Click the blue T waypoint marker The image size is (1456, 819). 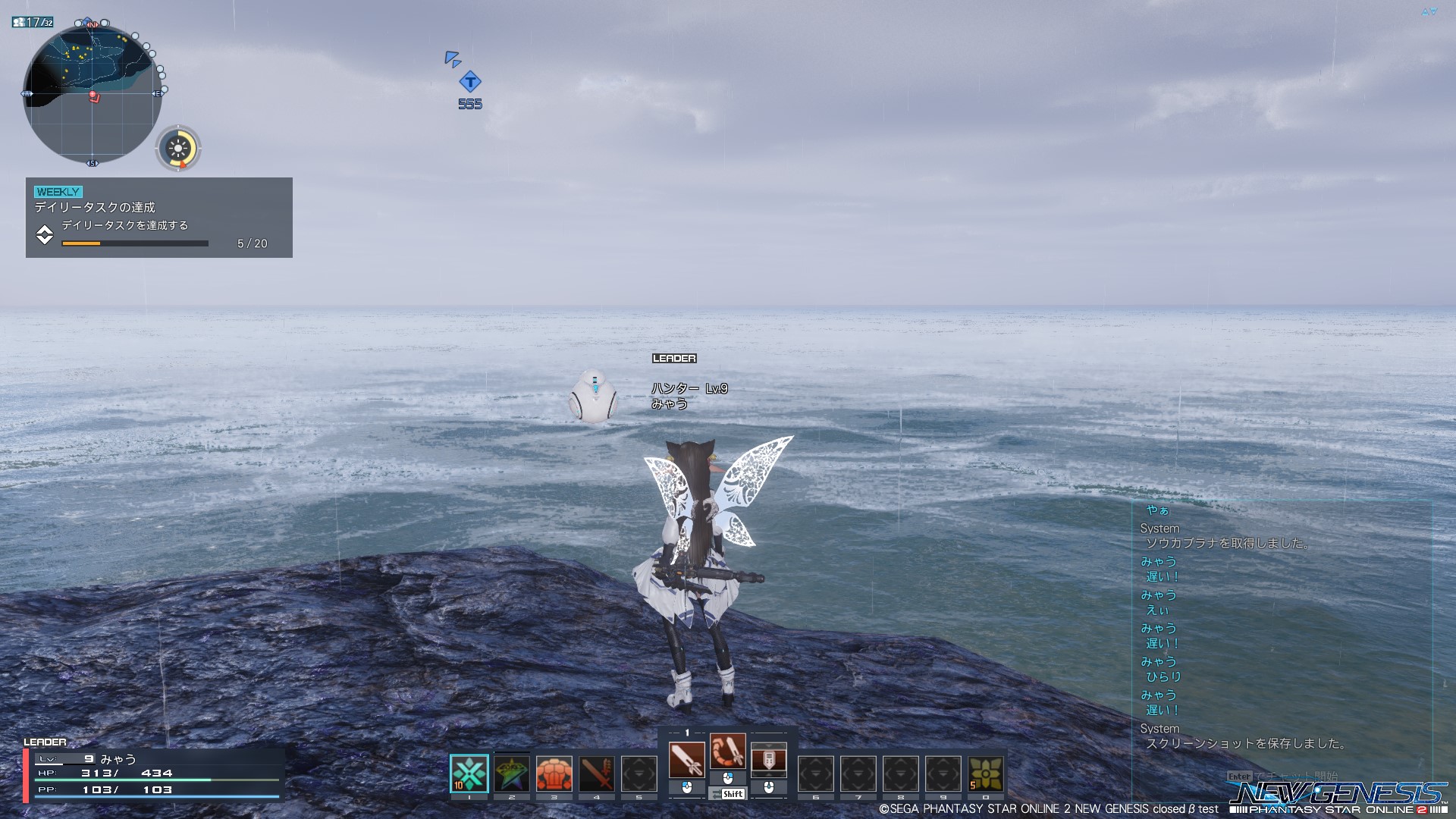(x=470, y=82)
